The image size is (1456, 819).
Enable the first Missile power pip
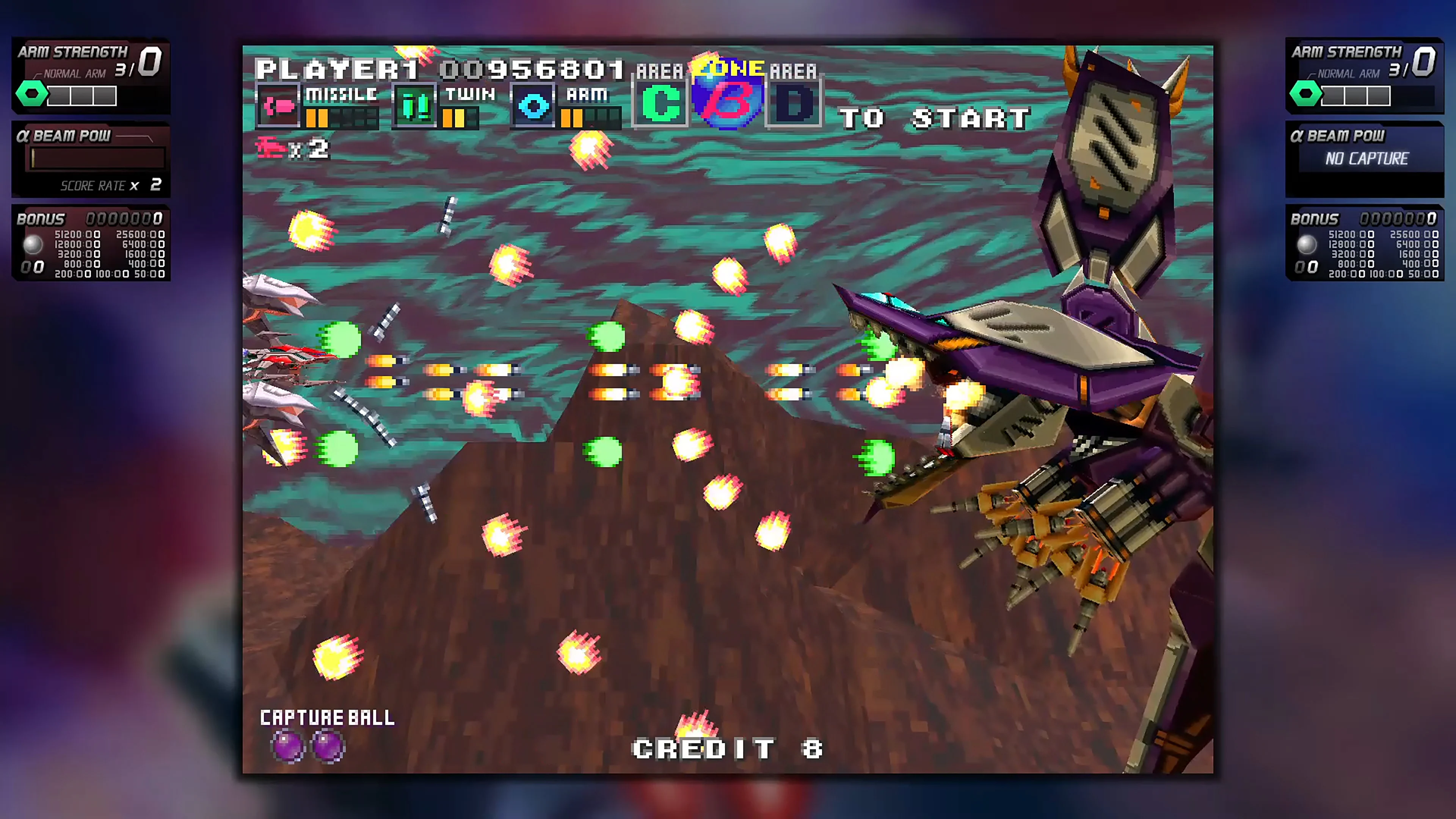pos(310,119)
